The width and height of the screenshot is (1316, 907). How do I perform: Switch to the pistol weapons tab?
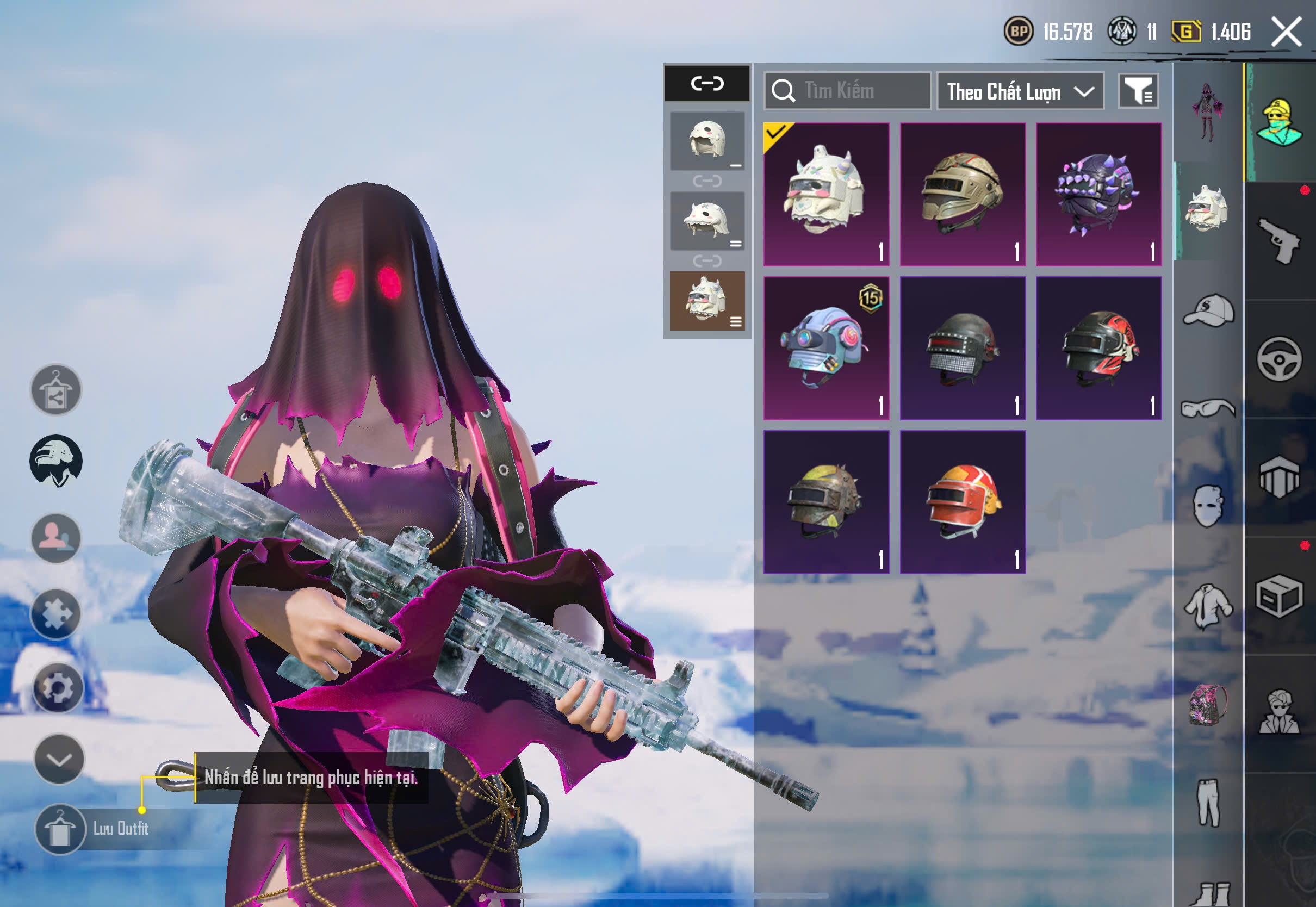[x=1280, y=241]
